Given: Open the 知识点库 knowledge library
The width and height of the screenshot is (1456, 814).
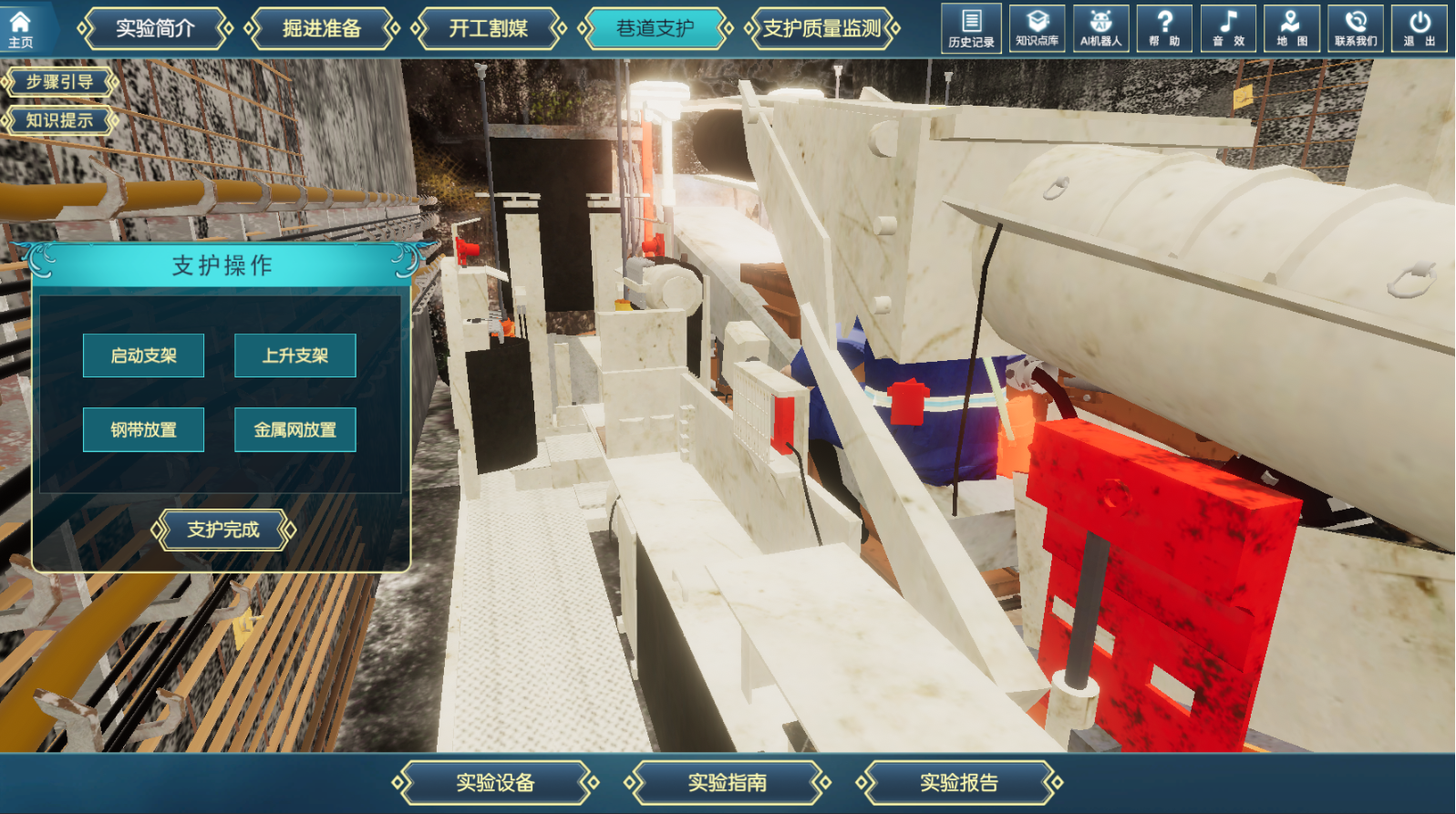Looking at the screenshot, I should [1037, 28].
